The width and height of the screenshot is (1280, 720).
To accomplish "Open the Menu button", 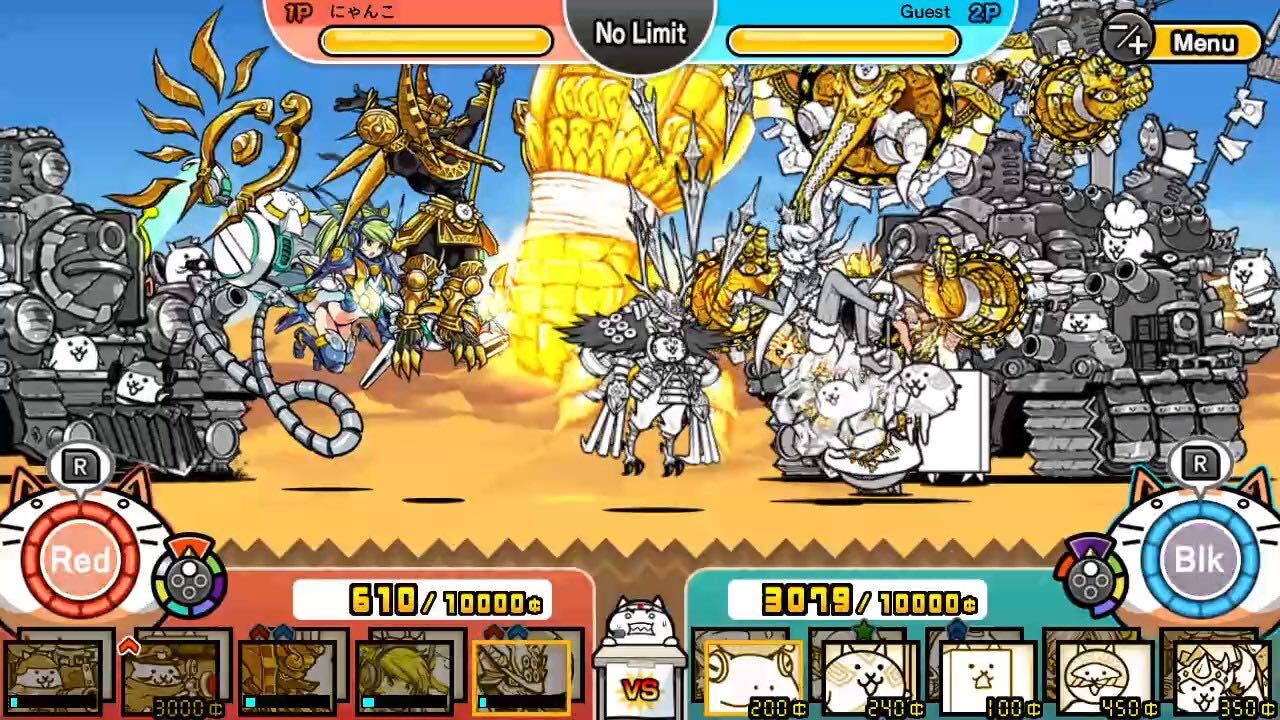I will coord(1203,43).
